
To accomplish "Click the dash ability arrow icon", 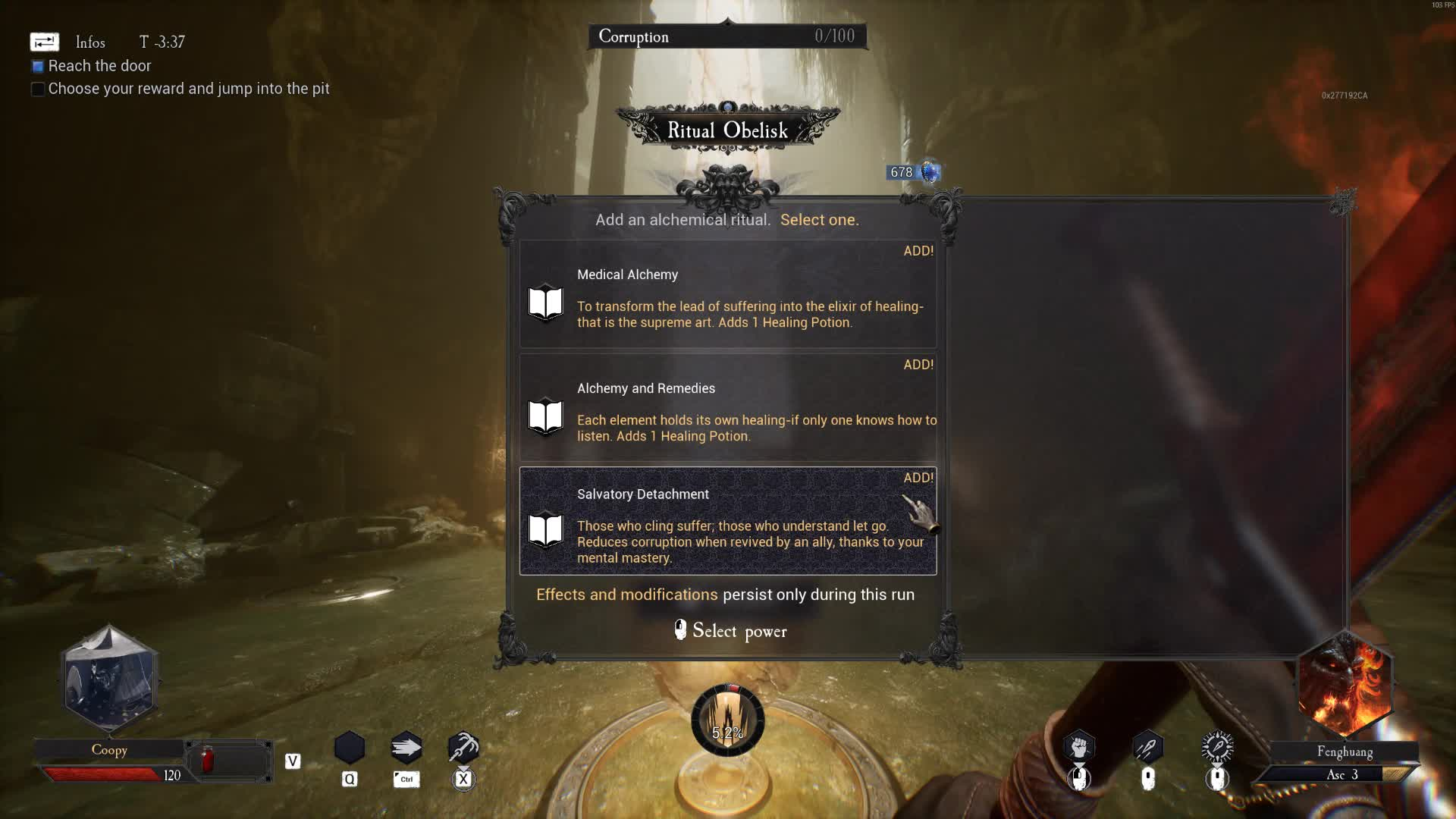I will (x=406, y=747).
